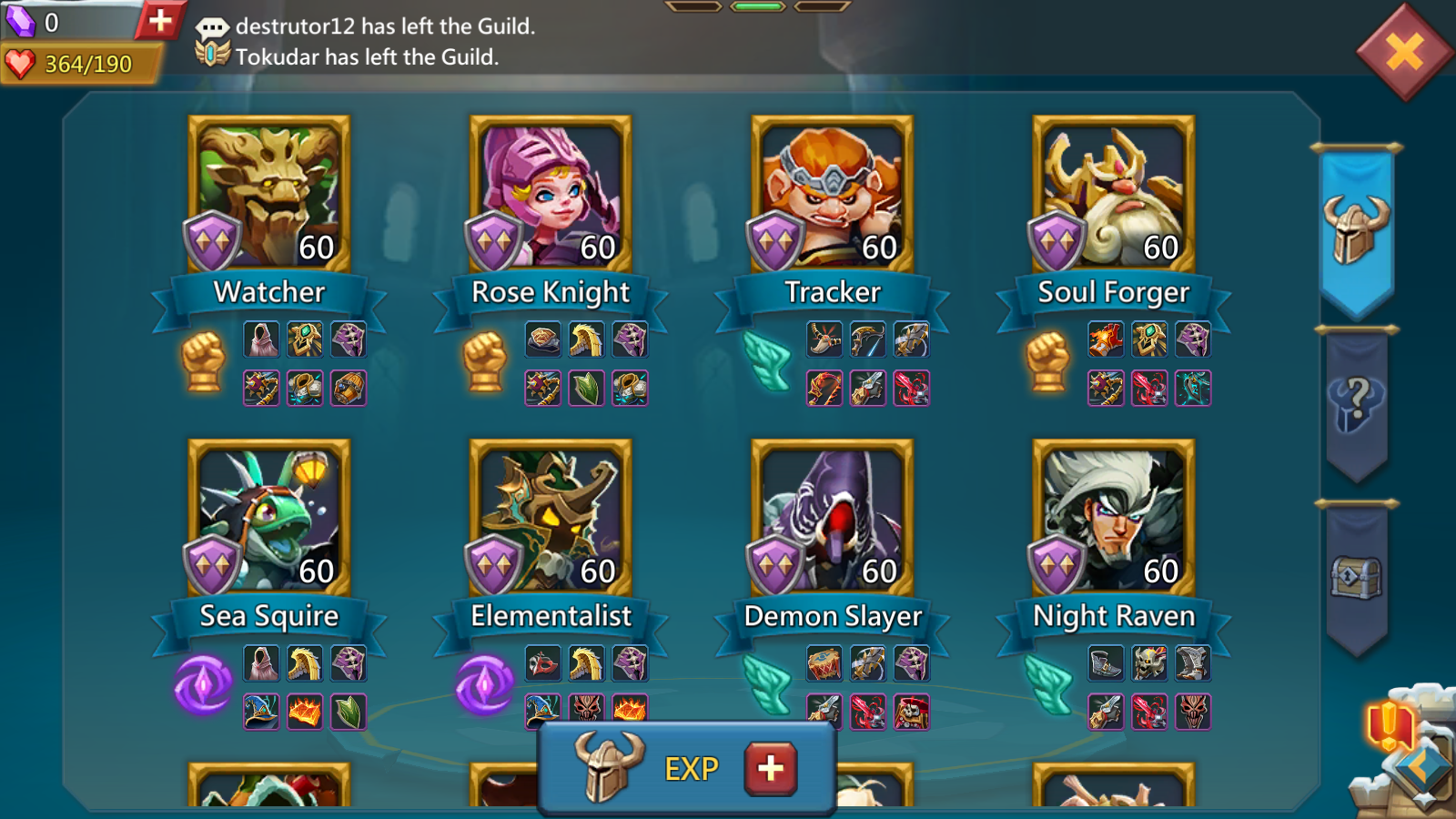Switch to the horned helmet heroes tab
Screen dimensions: 1456x819
coord(1356,229)
